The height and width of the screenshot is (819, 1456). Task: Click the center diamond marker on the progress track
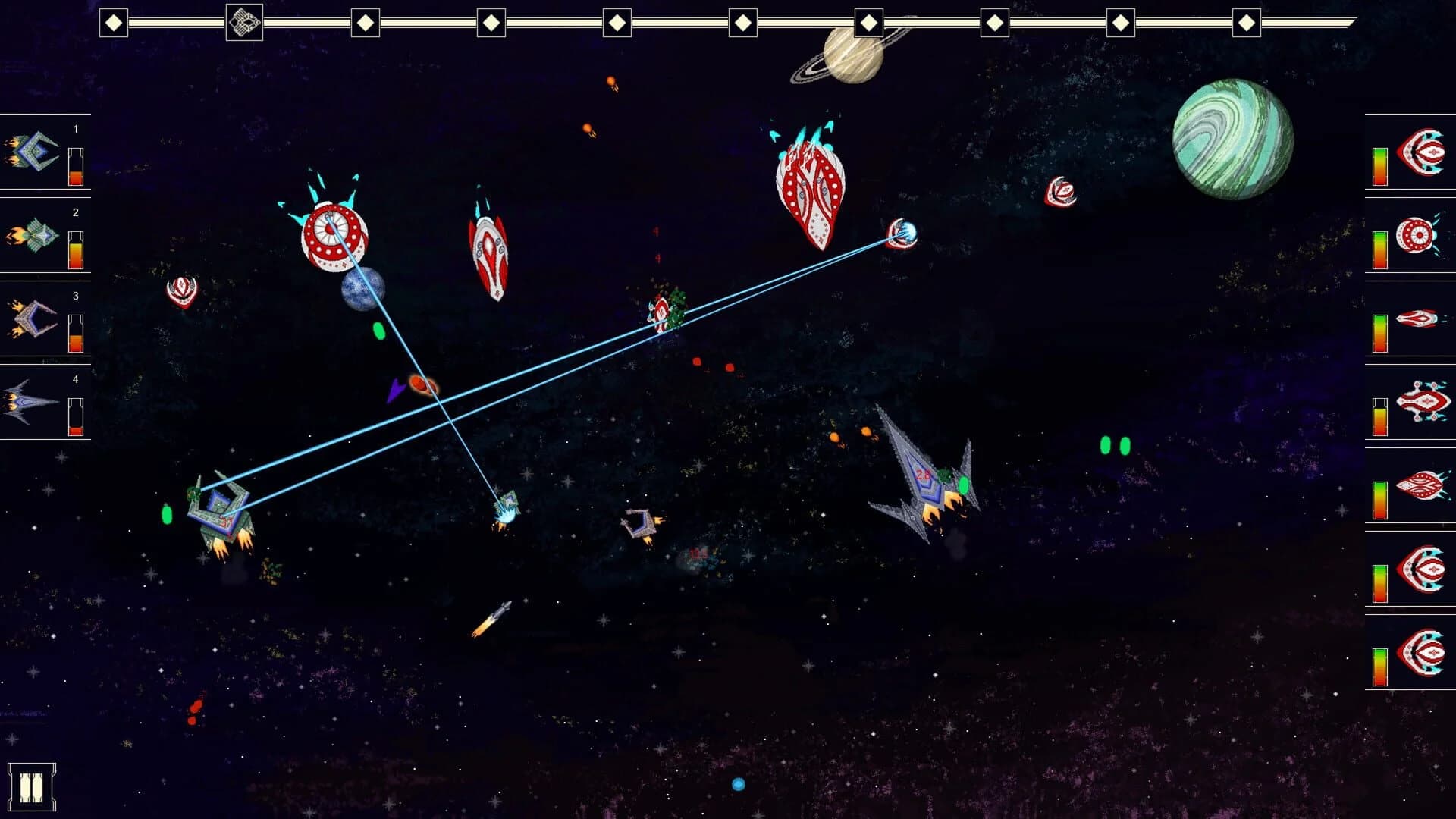[742, 21]
